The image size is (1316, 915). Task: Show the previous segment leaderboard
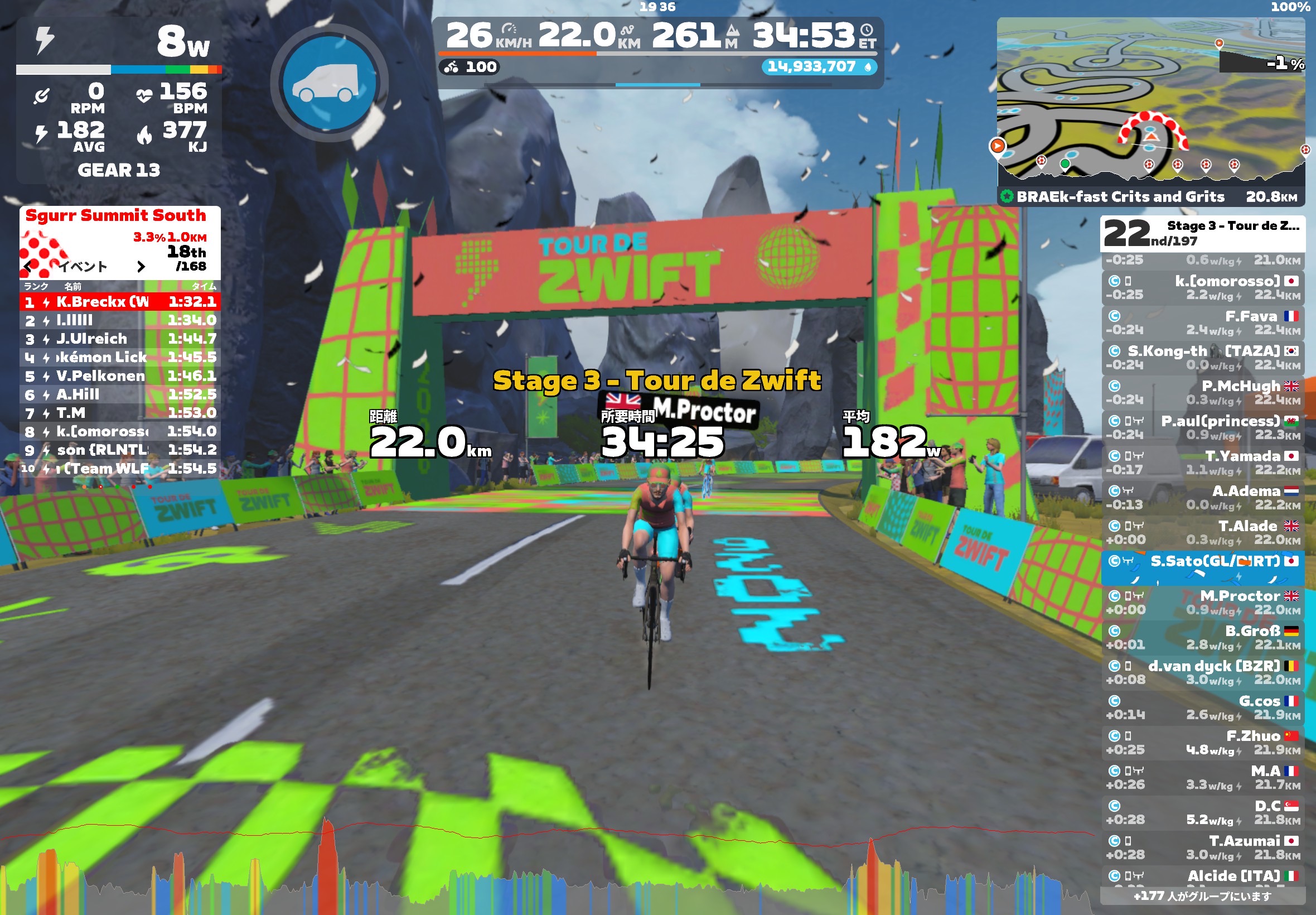click(28, 267)
